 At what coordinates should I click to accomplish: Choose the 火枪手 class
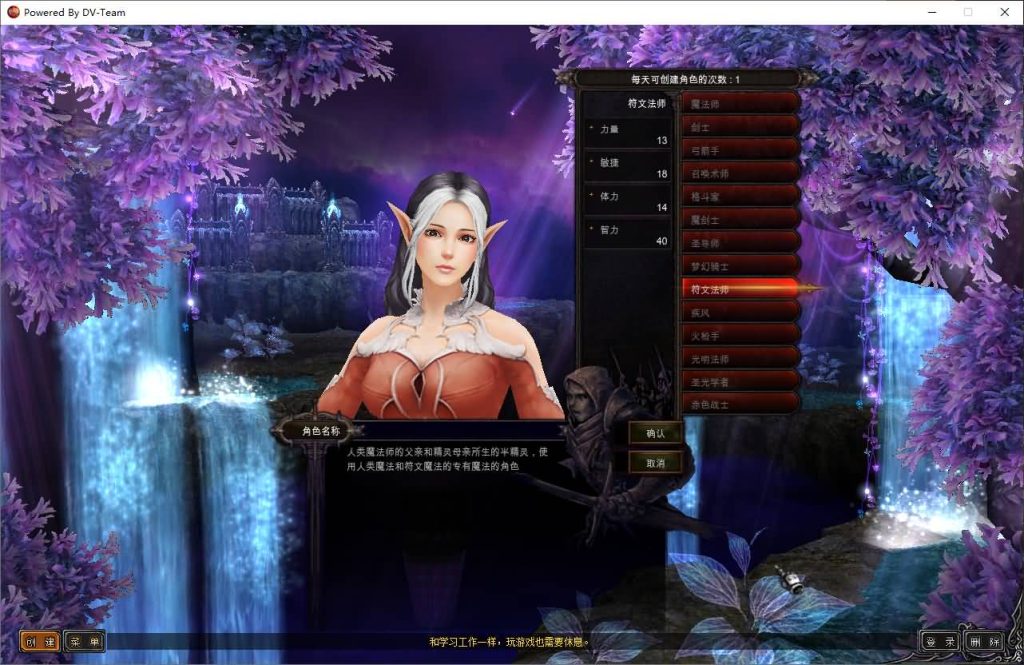coord(740,335)
